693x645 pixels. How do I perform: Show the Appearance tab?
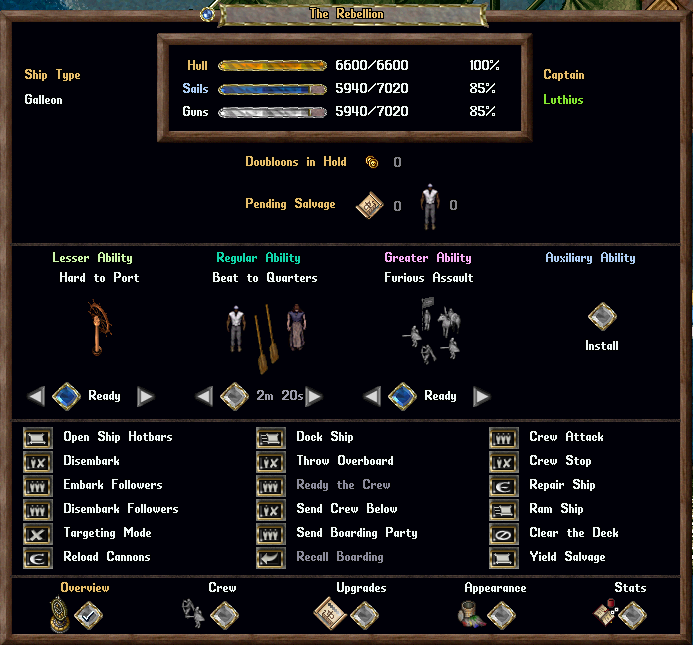[x=501, y=615]
